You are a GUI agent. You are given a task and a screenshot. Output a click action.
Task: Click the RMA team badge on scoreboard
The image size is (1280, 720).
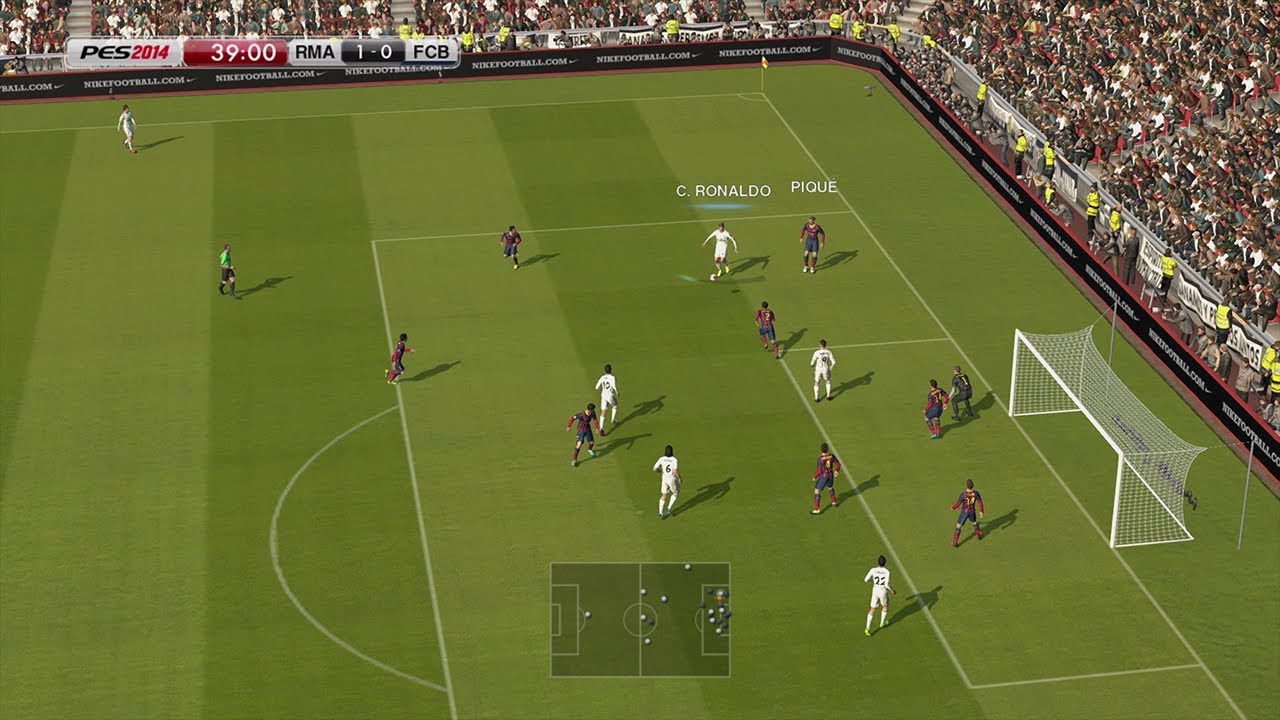point(314,52)
